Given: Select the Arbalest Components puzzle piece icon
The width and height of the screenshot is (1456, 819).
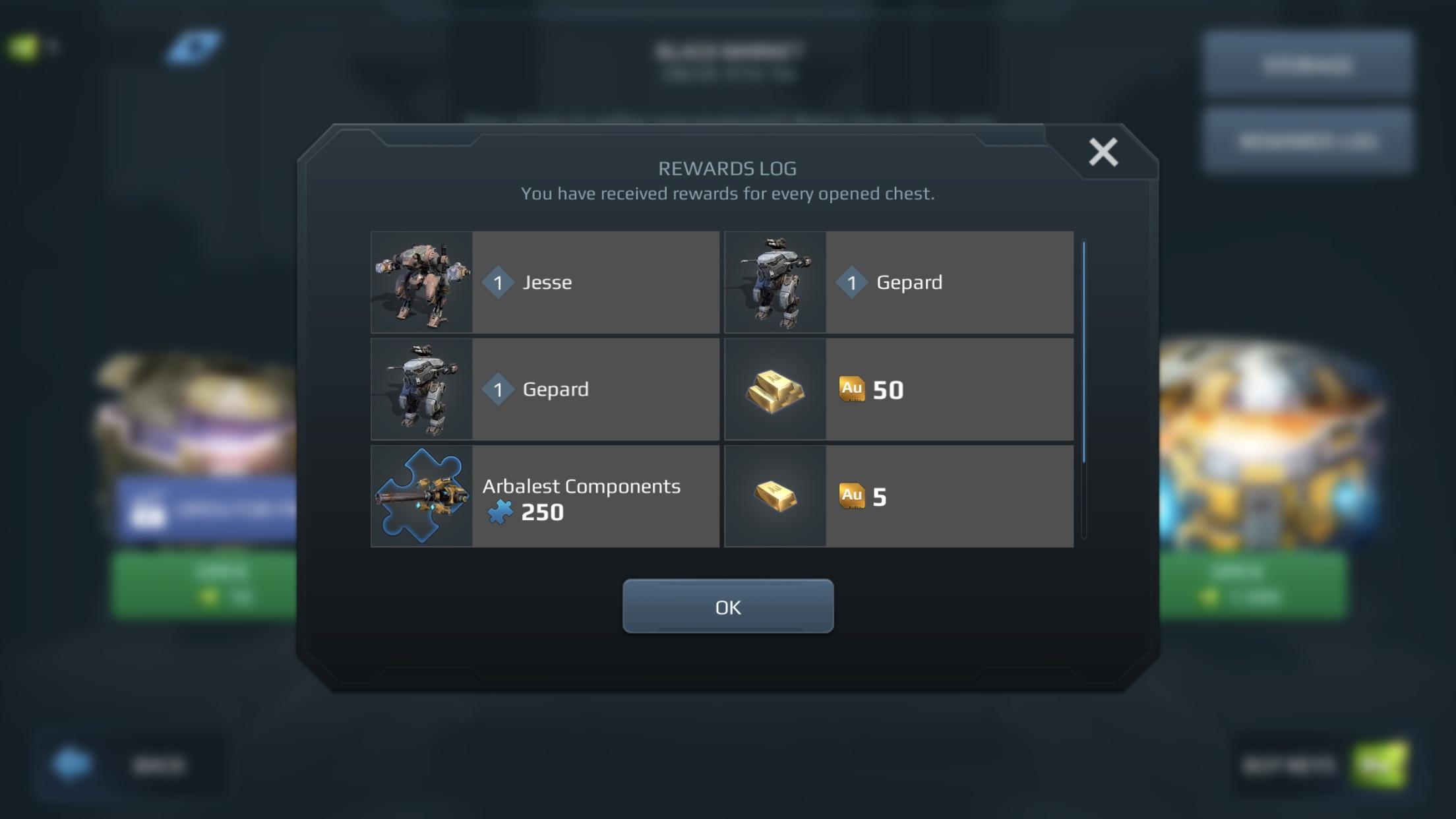Looking at the screenshot, I should pos(422,496).
